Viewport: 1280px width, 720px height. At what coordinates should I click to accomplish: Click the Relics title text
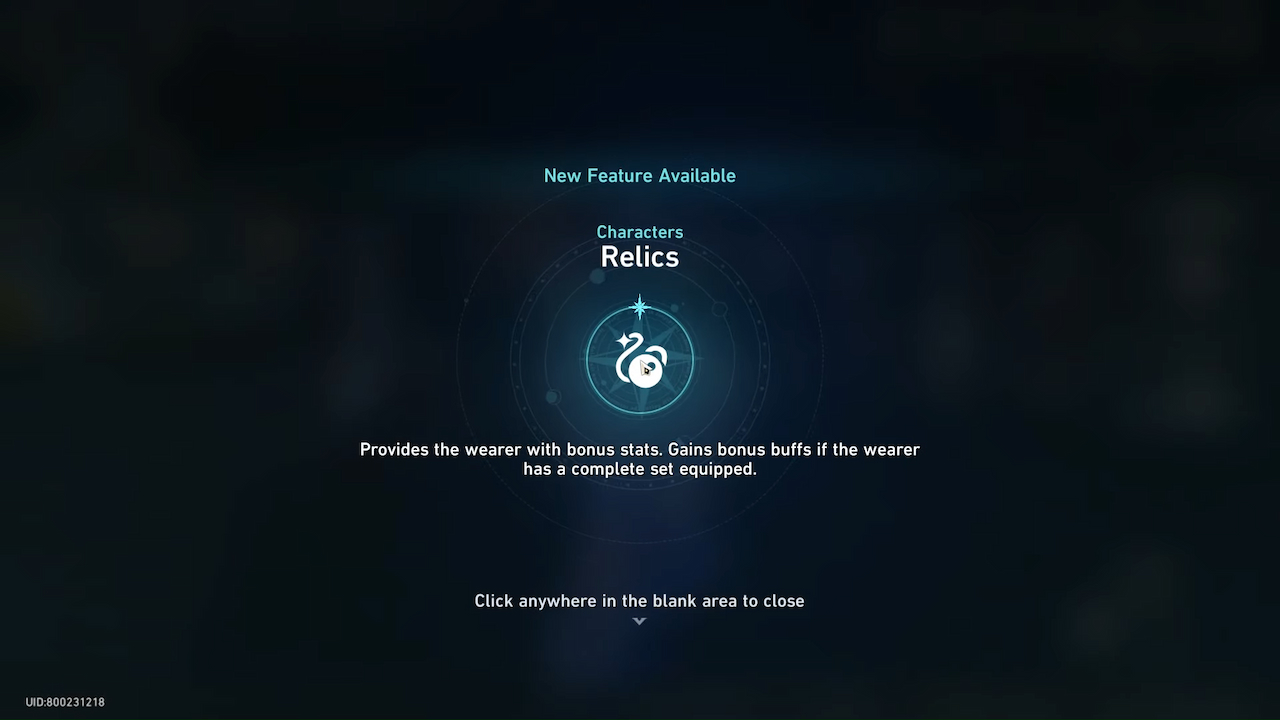tap(640, 257)
